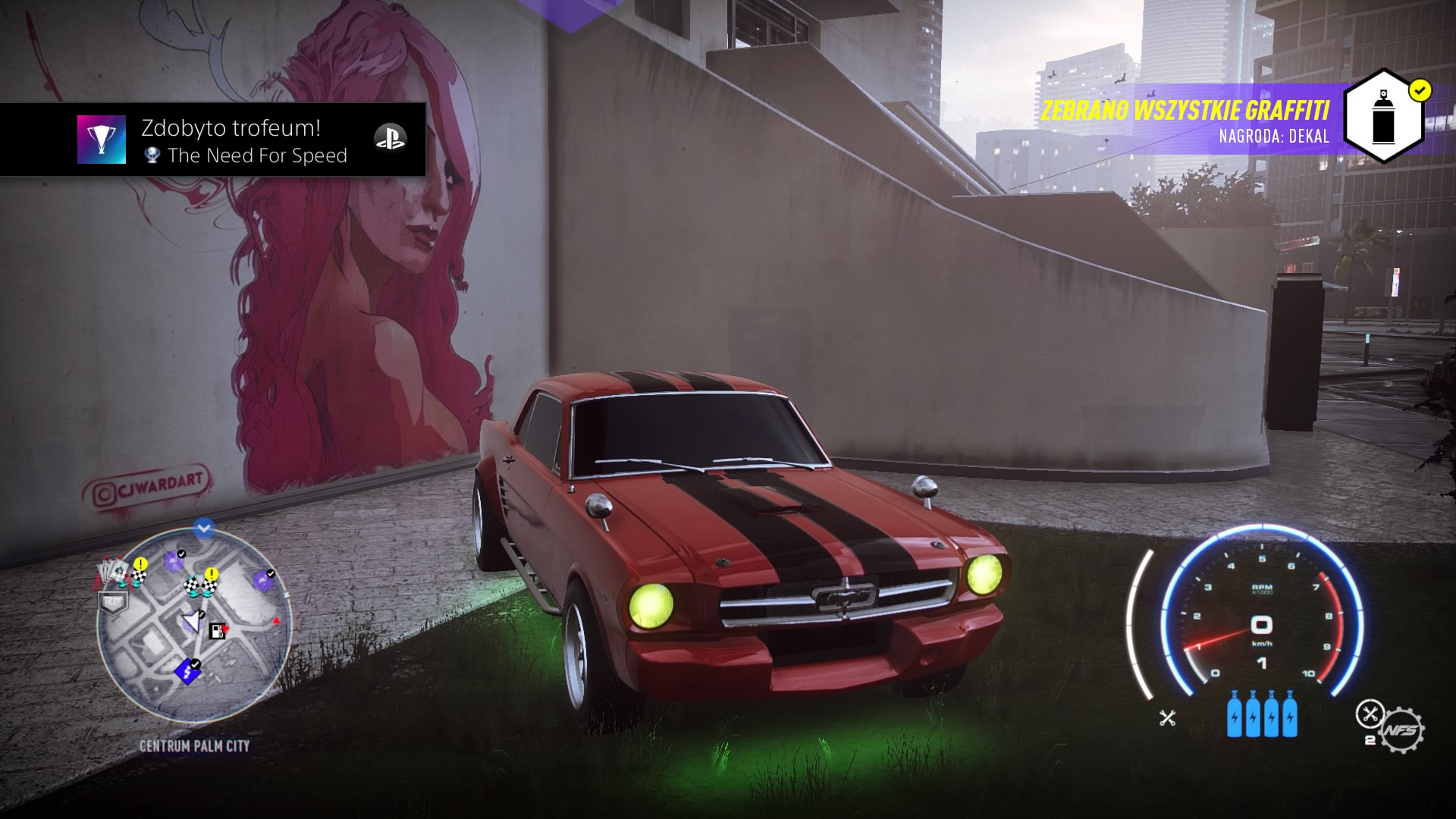The height and width of the screenshot is (819, 1456).
Task: Choose the blue dollar bank marker
Action: [186, 671]
